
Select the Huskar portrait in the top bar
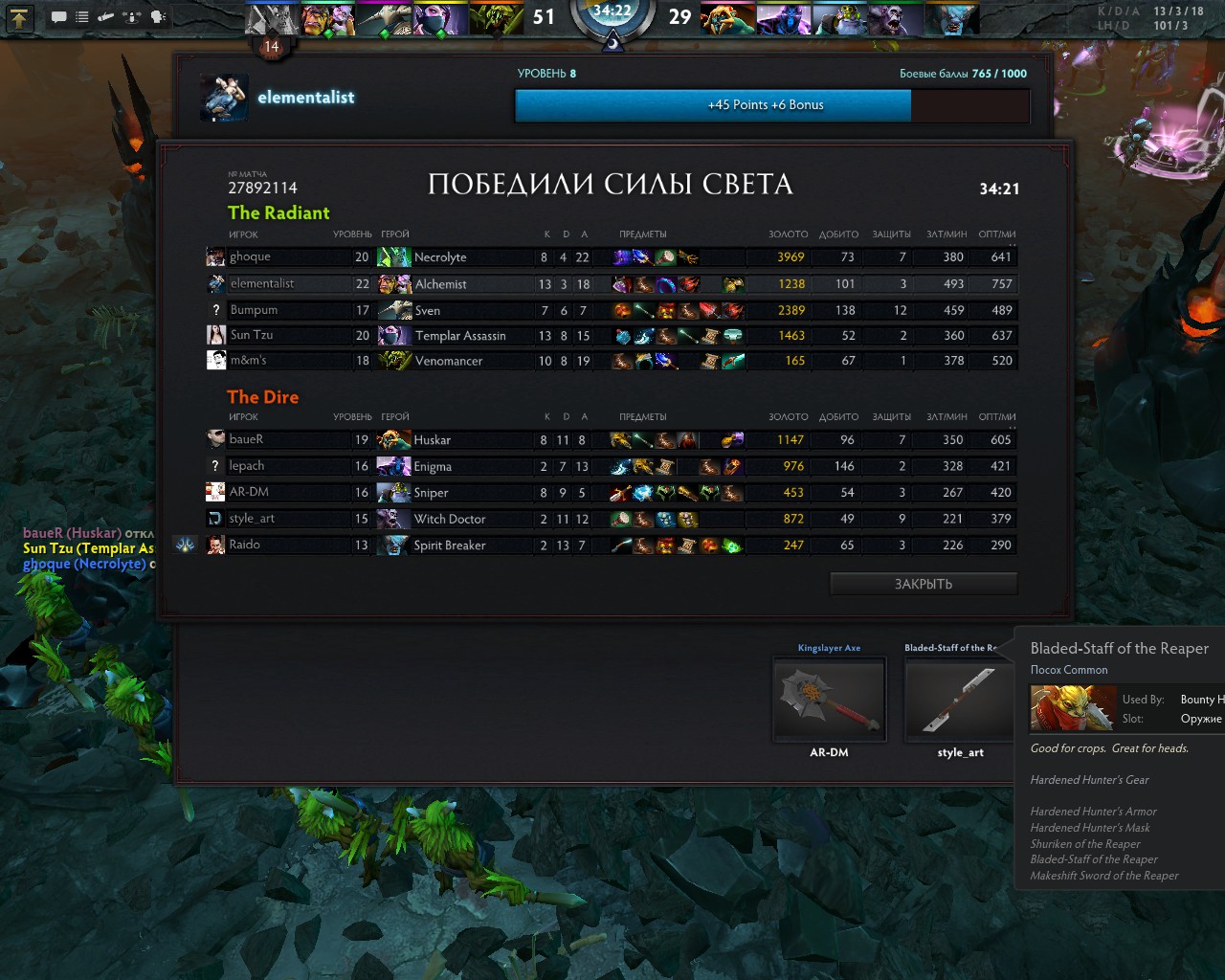[728, 19]
